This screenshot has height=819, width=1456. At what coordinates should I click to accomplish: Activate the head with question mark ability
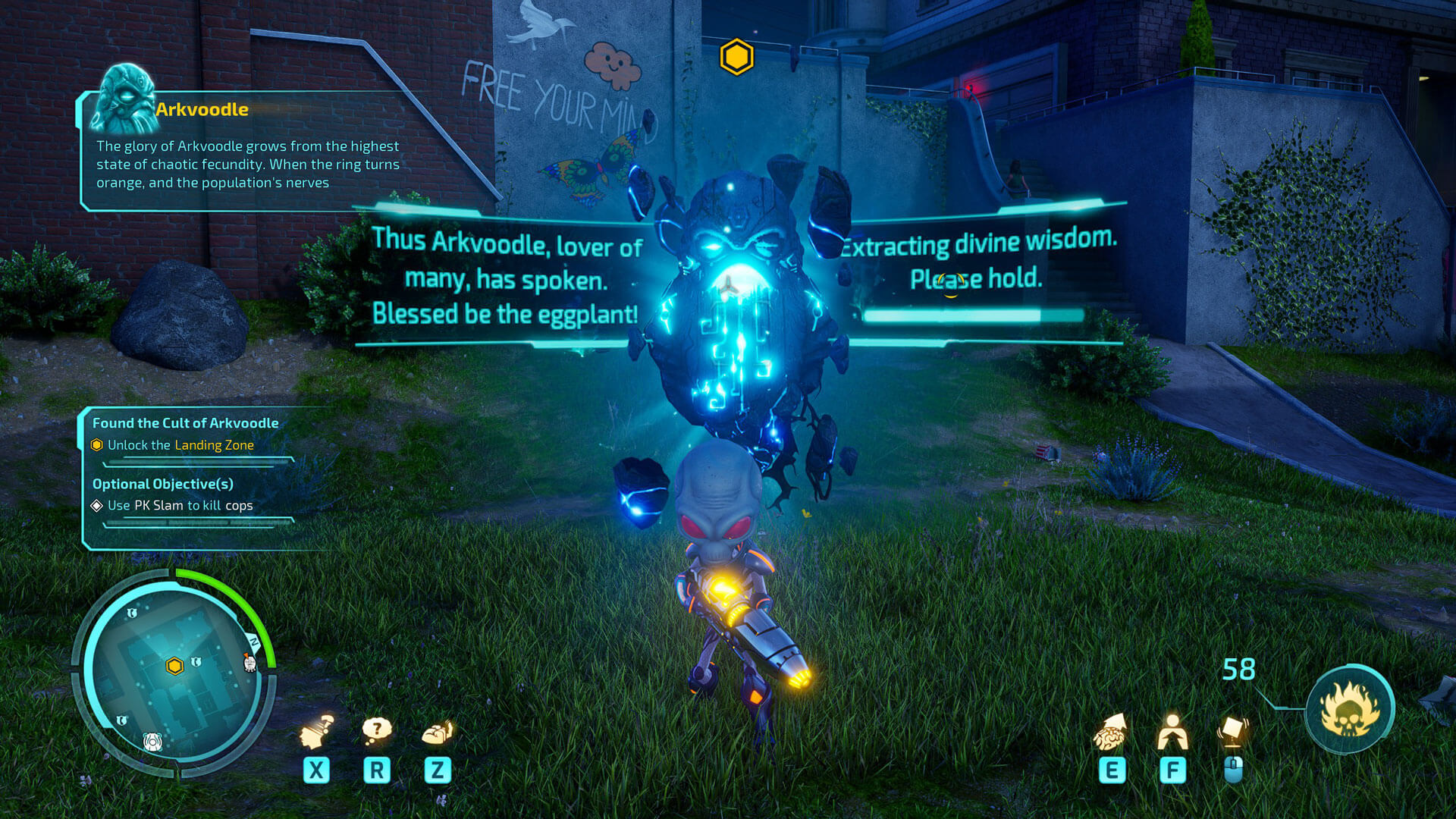pyautogui.click(x=317, y=733)
